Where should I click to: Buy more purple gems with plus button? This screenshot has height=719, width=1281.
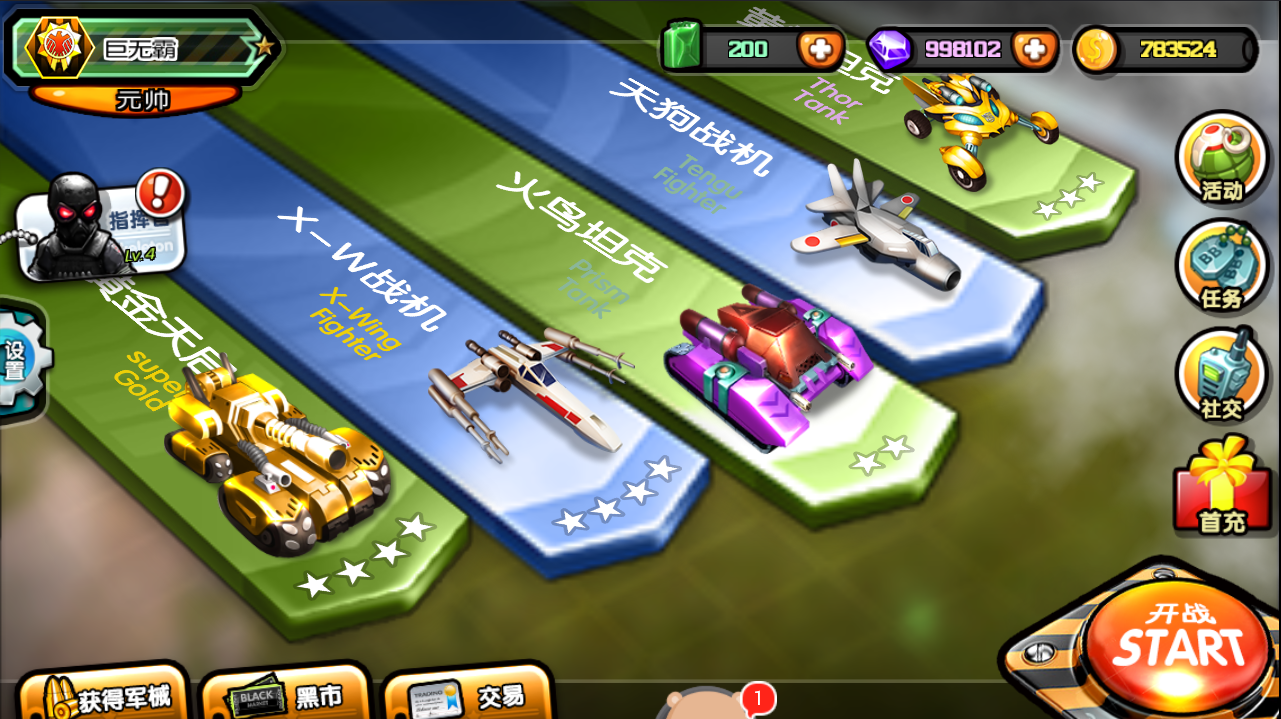[1033, 49]
